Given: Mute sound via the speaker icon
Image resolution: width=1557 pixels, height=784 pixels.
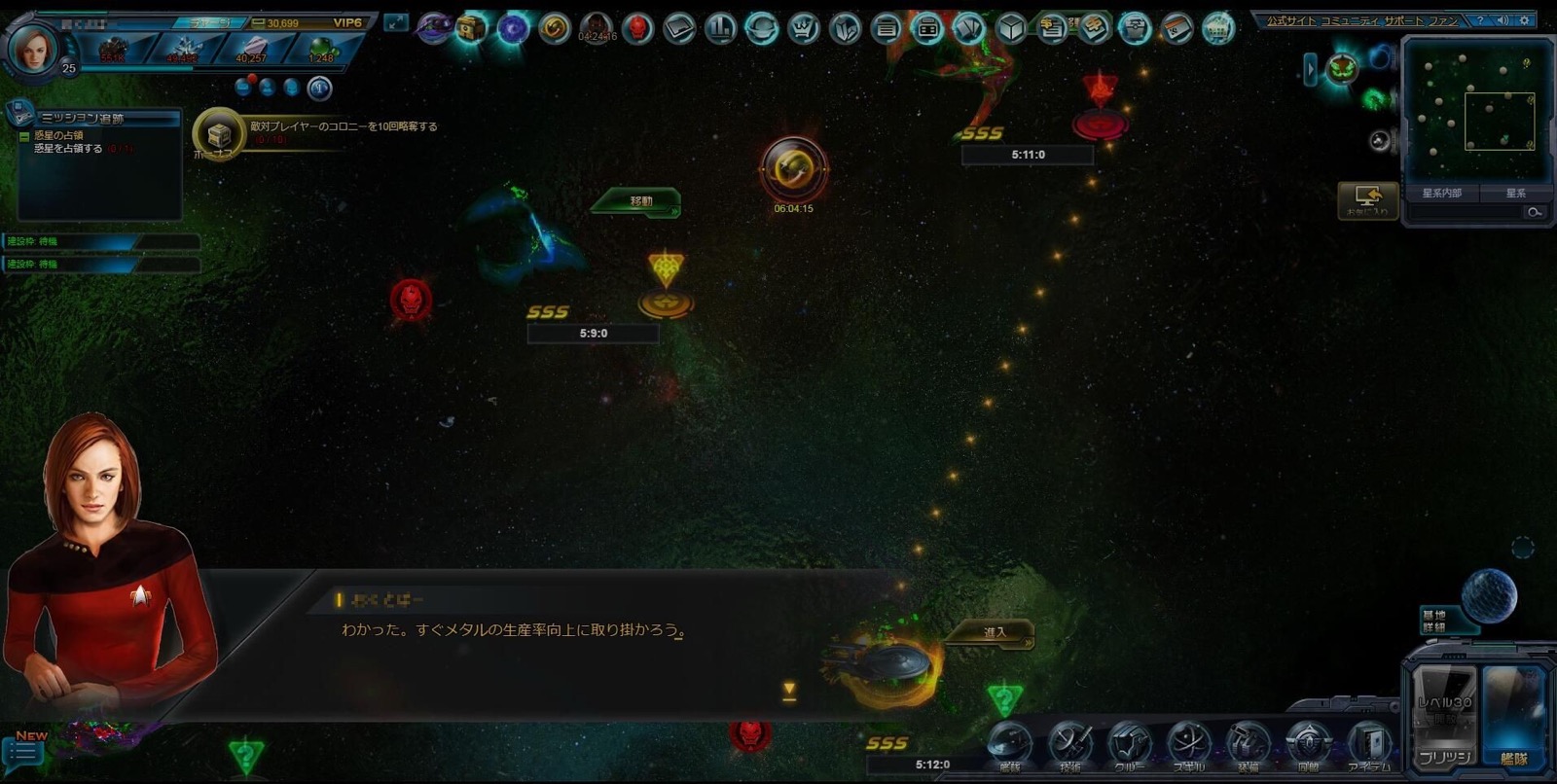Looking at the screenshot, I should point(1503,20).
